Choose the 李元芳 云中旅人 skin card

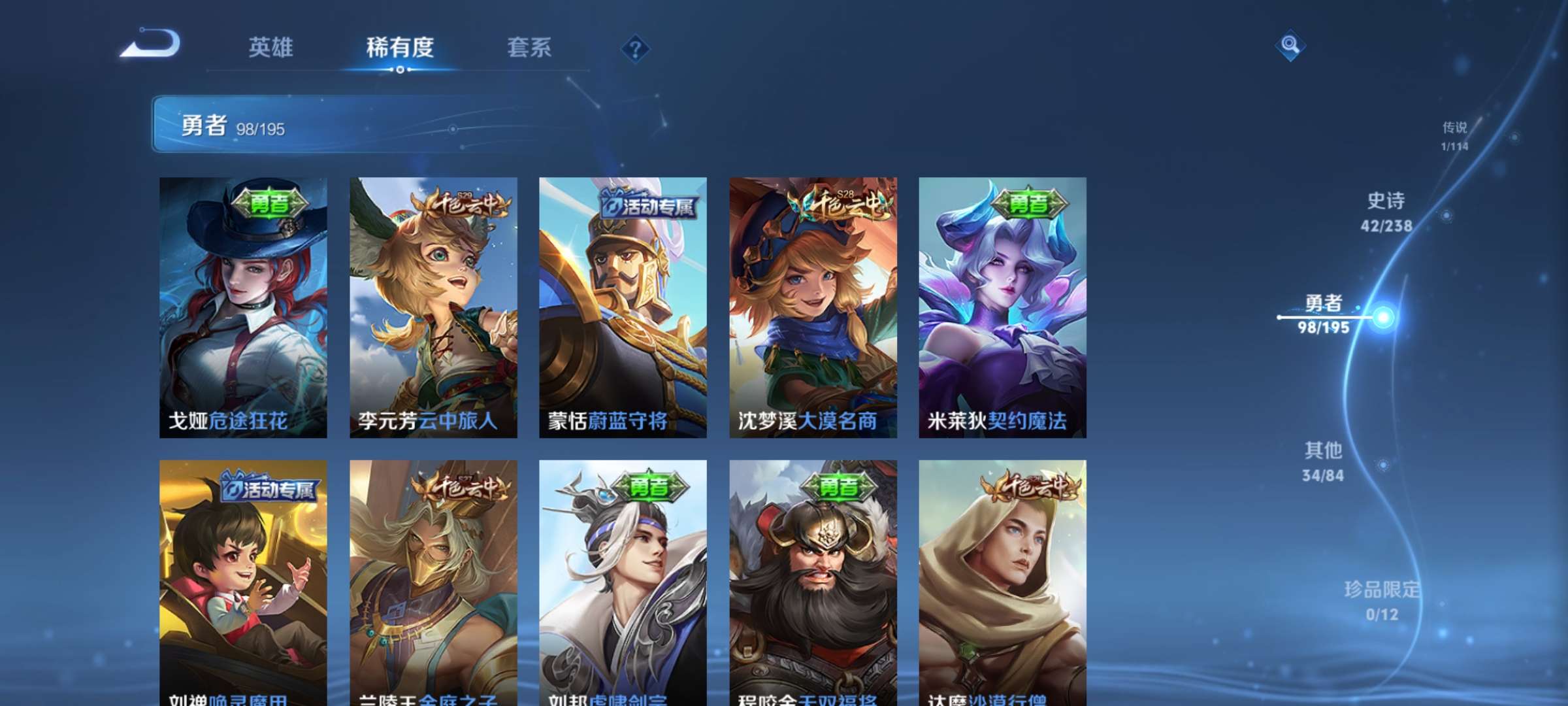coord(433,307)
